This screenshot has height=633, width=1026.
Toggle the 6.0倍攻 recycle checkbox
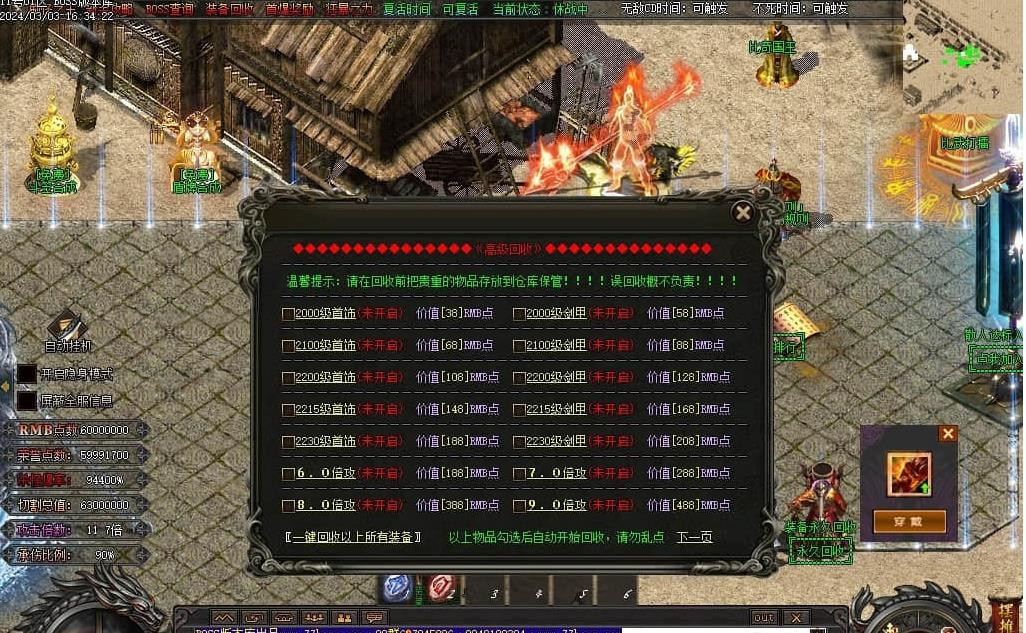288,474
